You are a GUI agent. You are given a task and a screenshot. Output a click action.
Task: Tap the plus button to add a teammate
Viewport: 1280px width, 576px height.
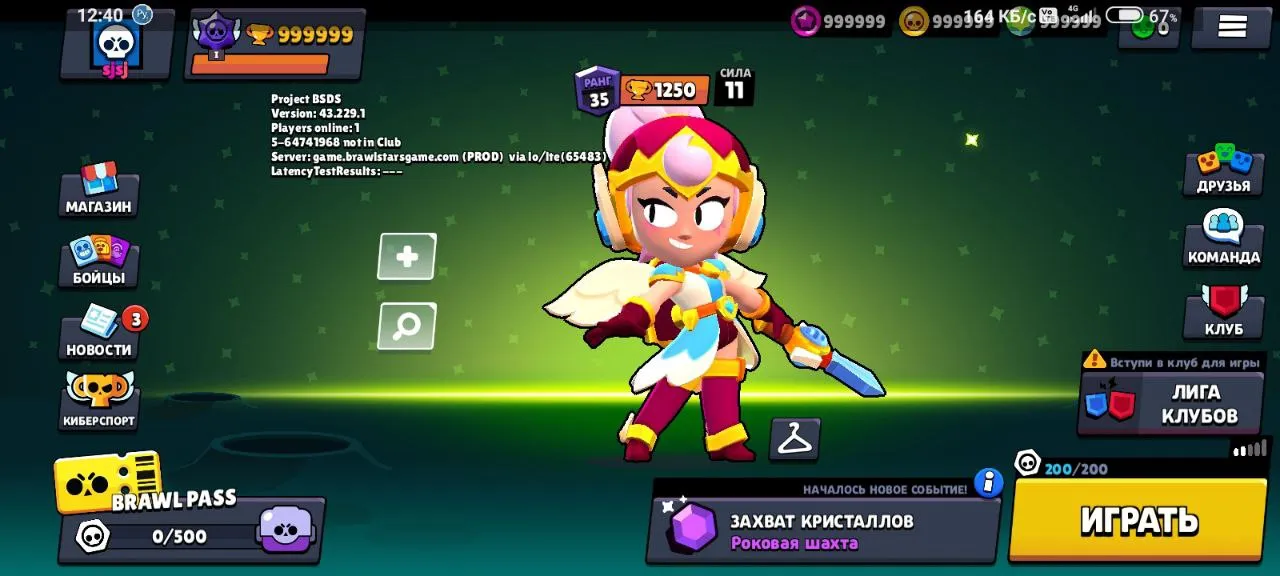407,257
